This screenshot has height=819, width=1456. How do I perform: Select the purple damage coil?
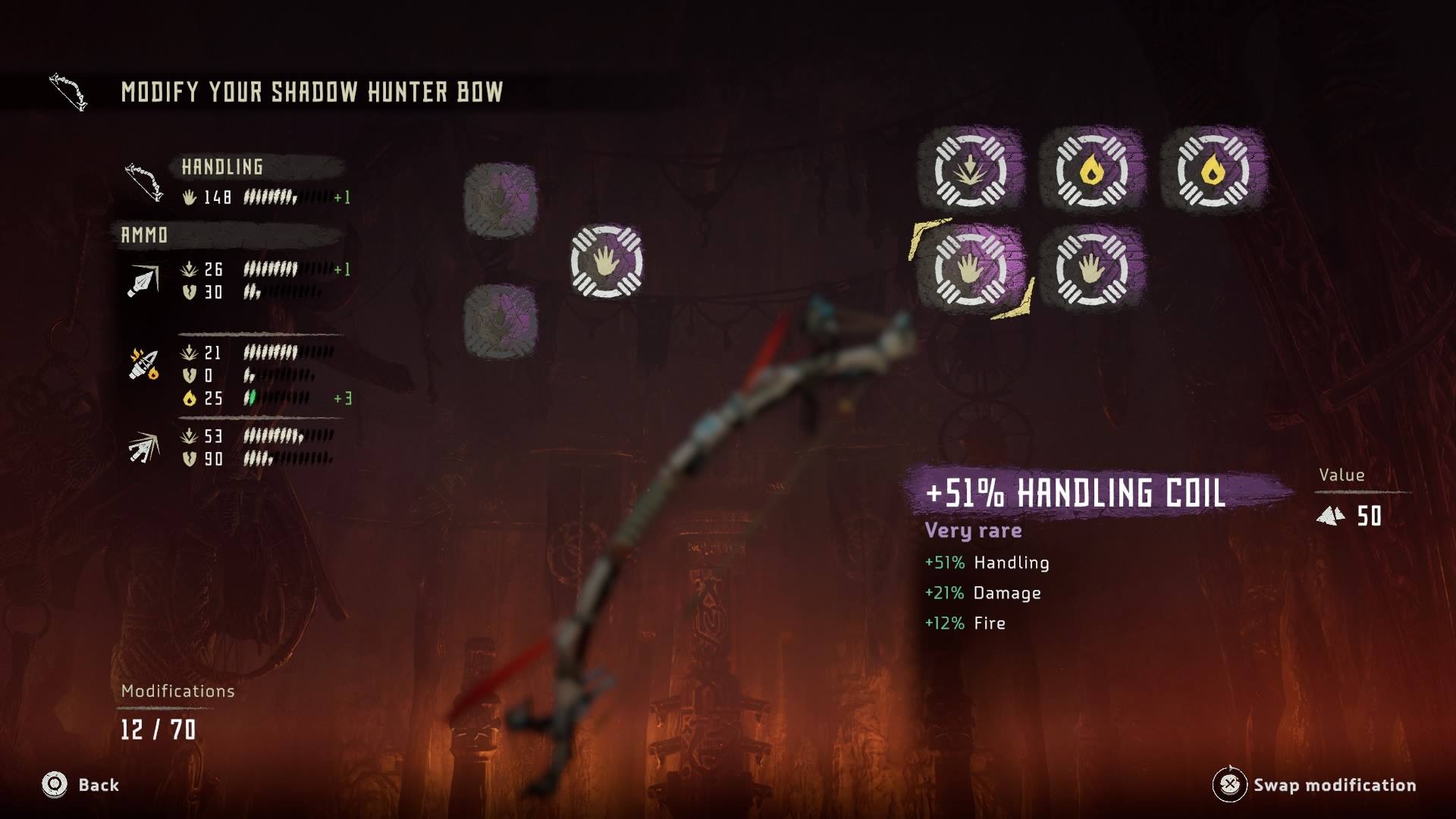(971, 170)
